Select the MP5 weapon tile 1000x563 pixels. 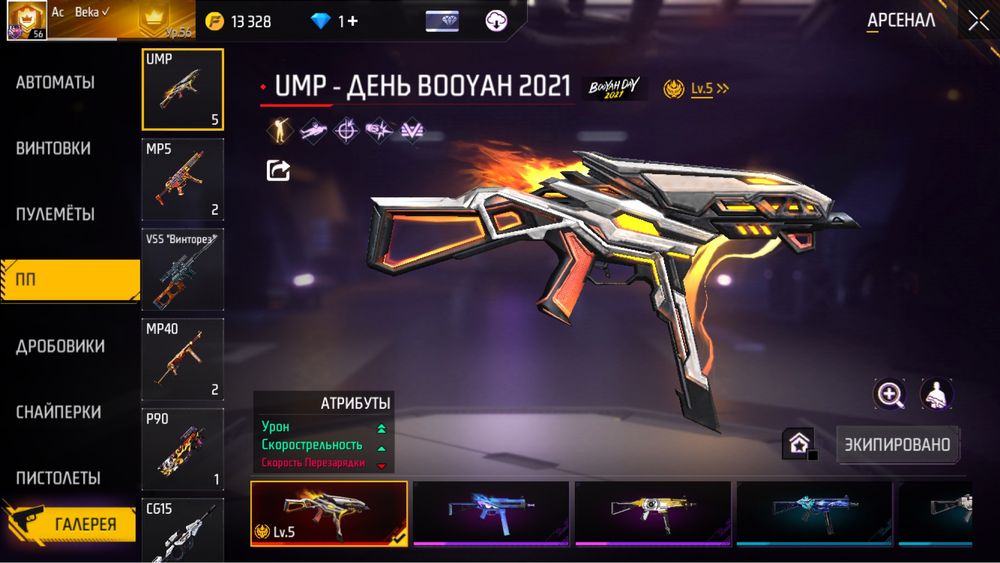pos(183,180)
